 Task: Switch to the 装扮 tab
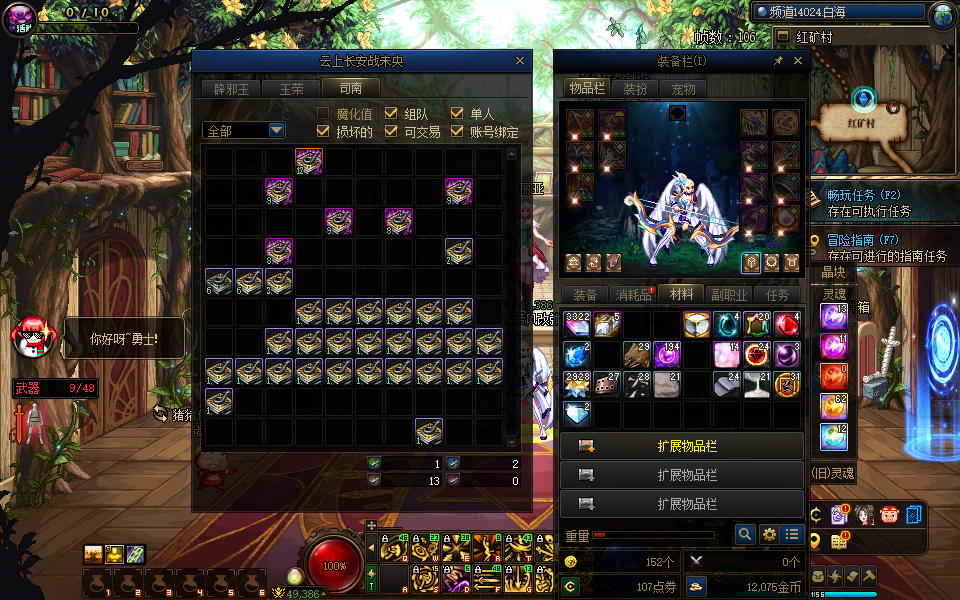pyautogui.click(x=635, y=88)
